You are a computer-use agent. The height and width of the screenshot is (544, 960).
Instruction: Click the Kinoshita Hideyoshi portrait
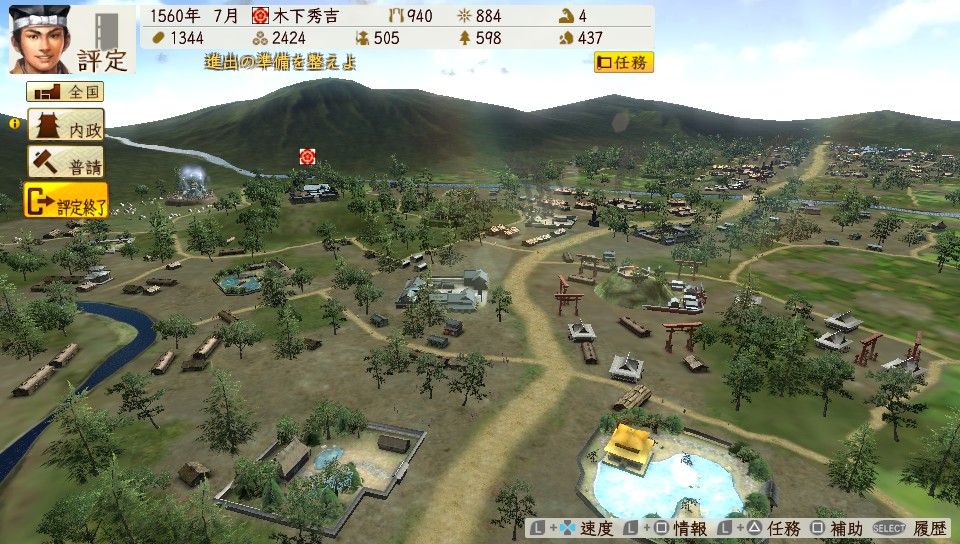(40, 38)
